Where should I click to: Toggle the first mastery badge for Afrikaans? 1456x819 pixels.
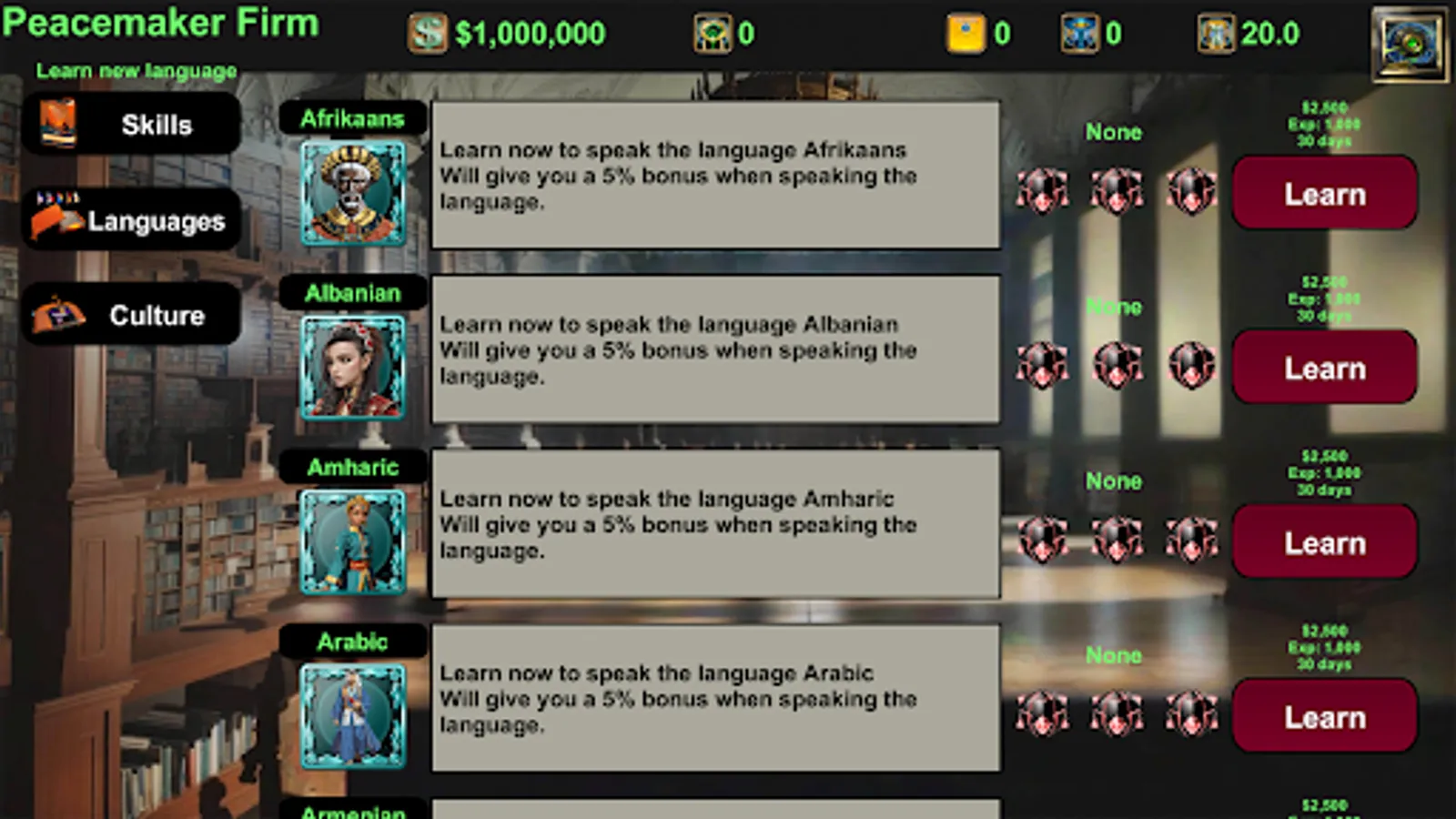click(x=1040, y=193)
